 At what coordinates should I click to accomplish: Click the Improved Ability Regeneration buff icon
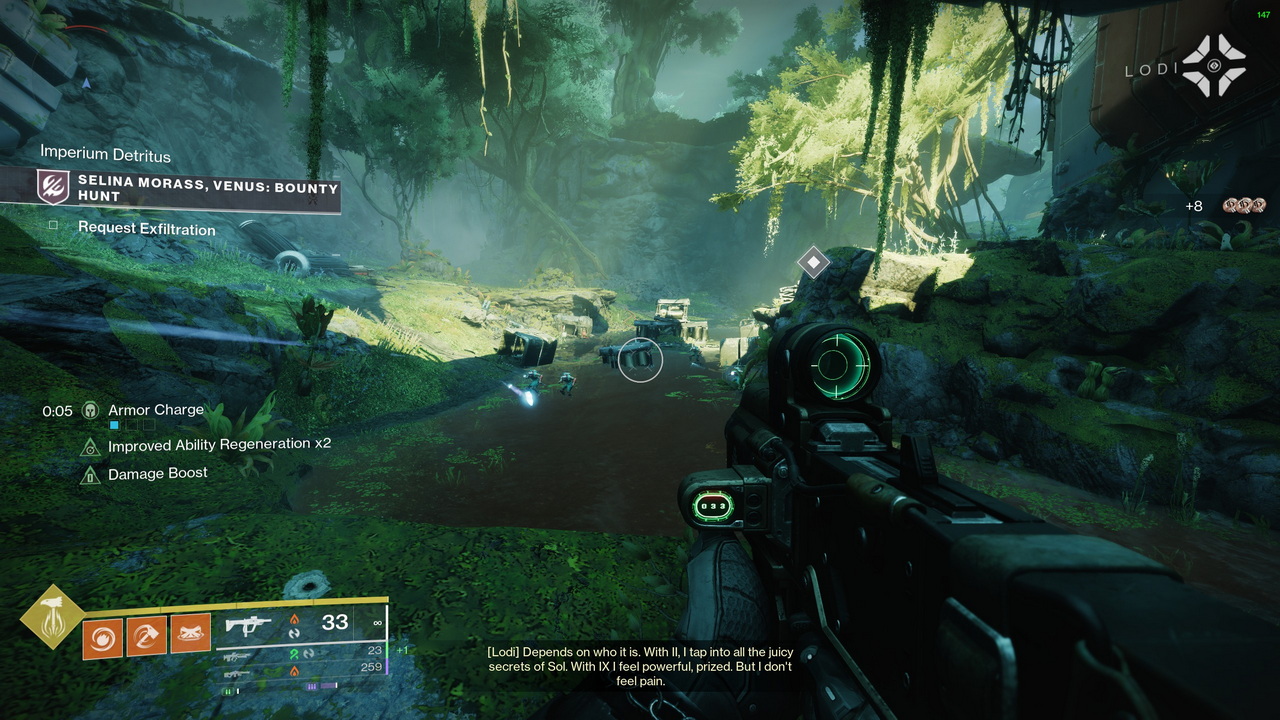[x=90, y=446]
